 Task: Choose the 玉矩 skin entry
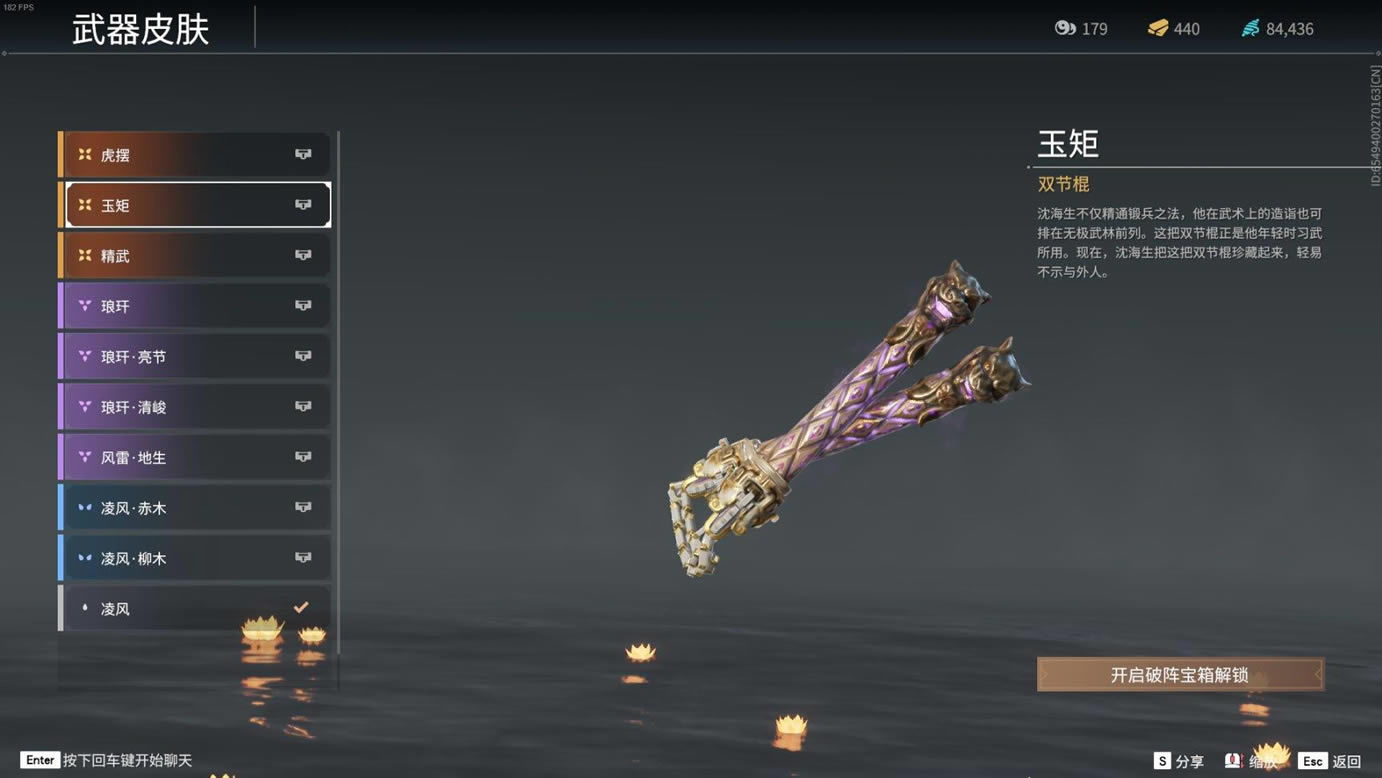coord(196,205)
